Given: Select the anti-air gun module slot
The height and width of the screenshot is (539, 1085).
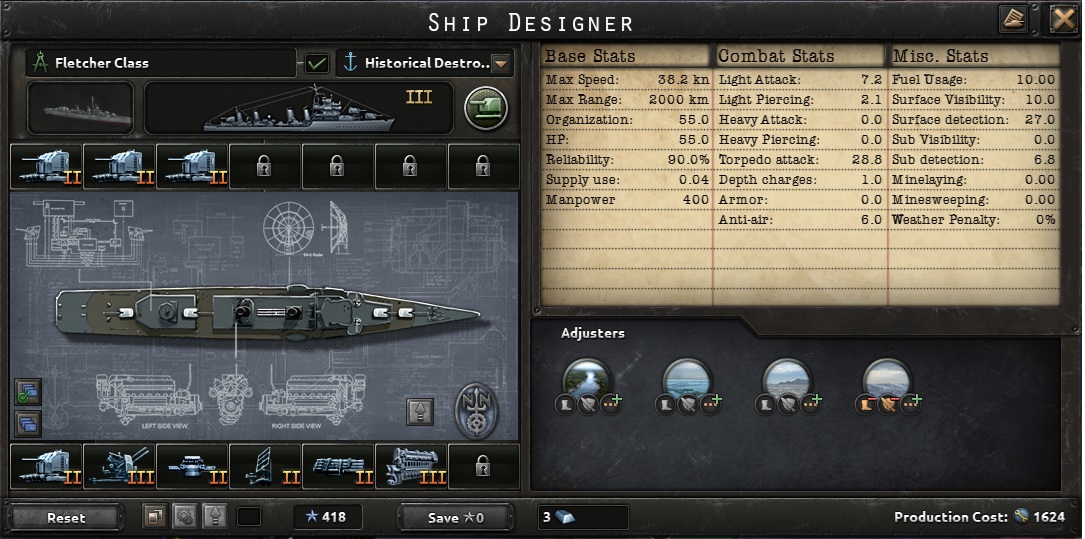Looking at the screenshot, I should 119,467.
